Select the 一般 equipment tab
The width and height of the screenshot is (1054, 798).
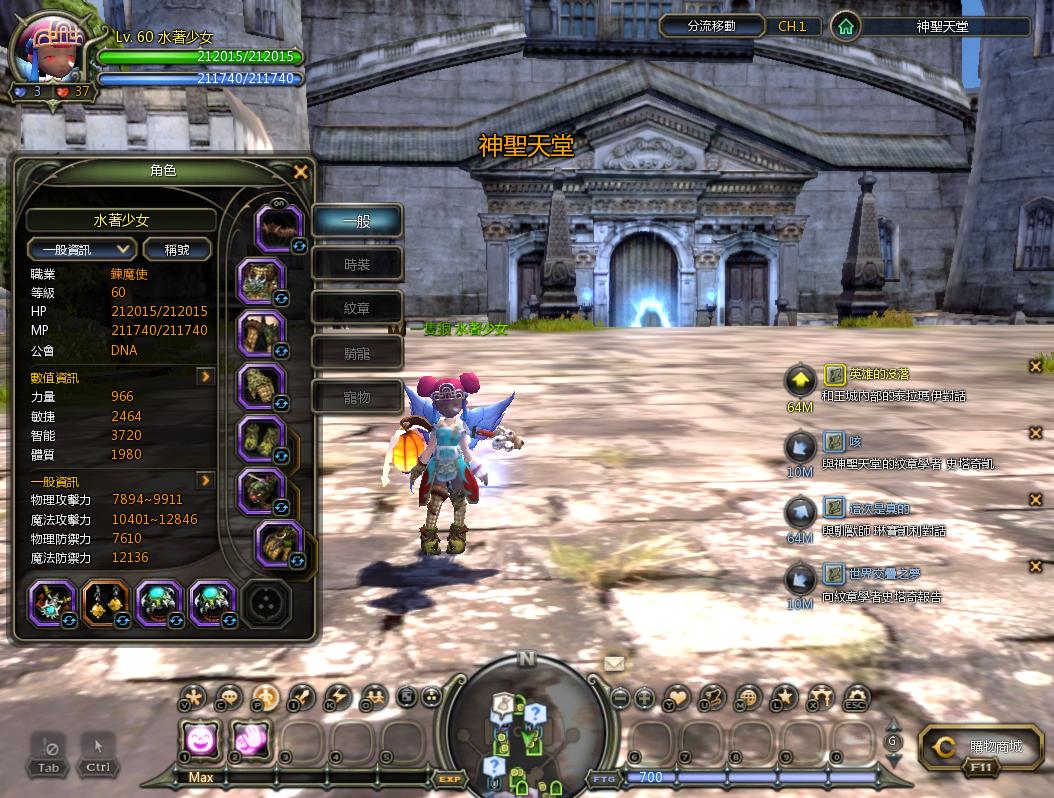point(357,221)
